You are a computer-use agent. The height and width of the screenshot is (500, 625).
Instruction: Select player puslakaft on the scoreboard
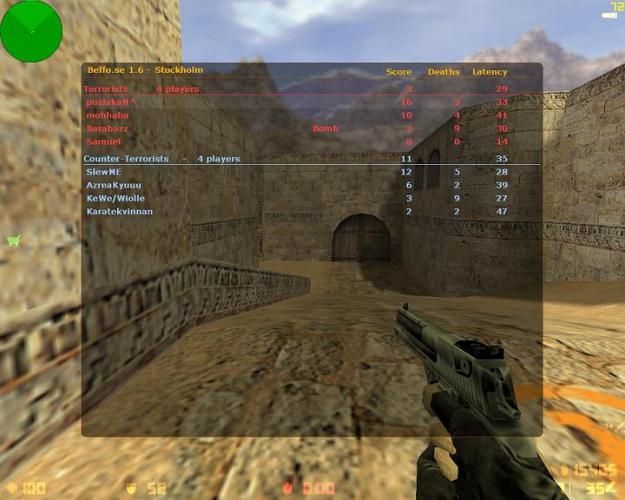[x=111, y=102]
